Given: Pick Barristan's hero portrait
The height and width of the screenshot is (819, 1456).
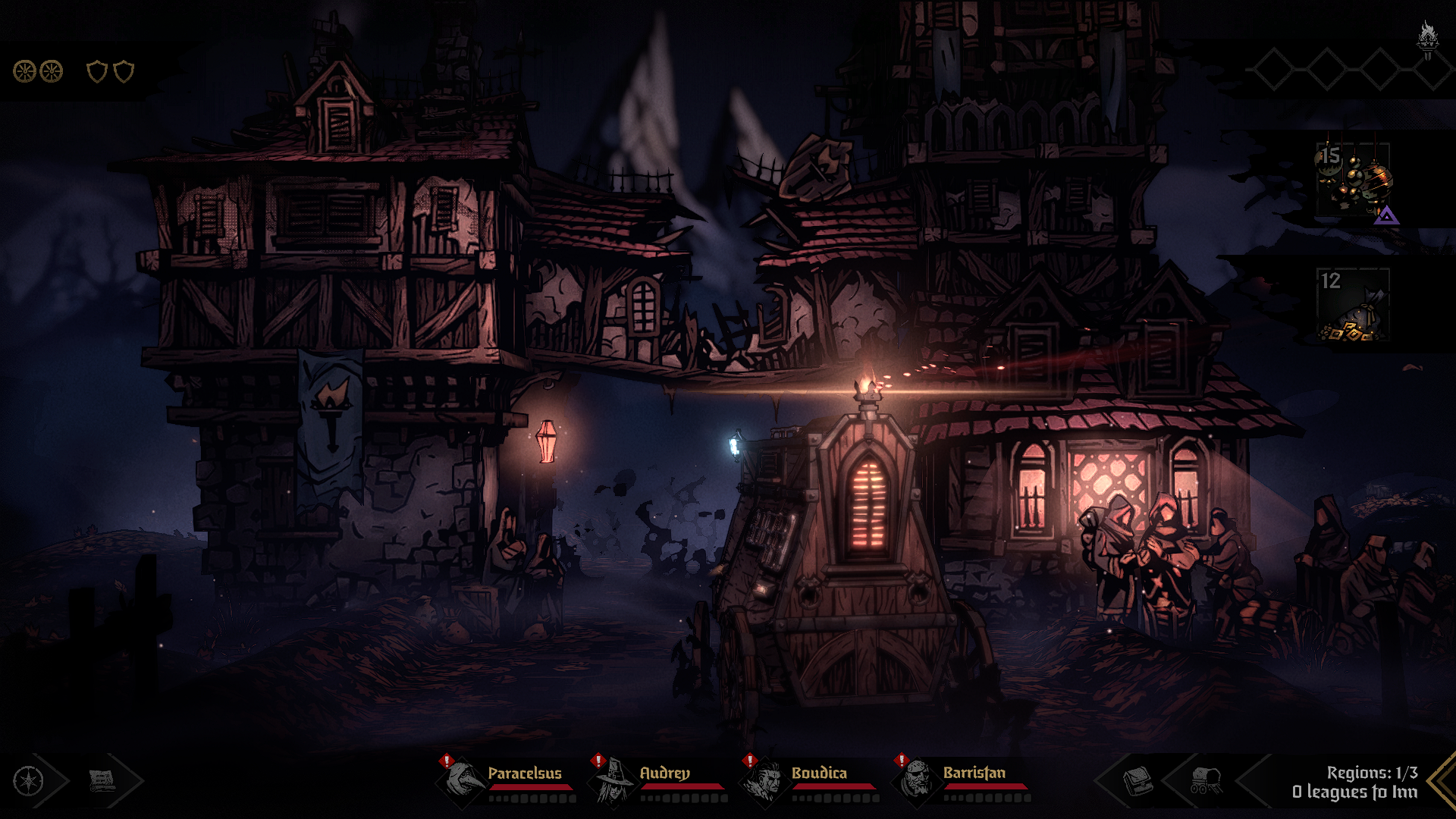Looking at the screenshot, I should click(x=917, y=780).
